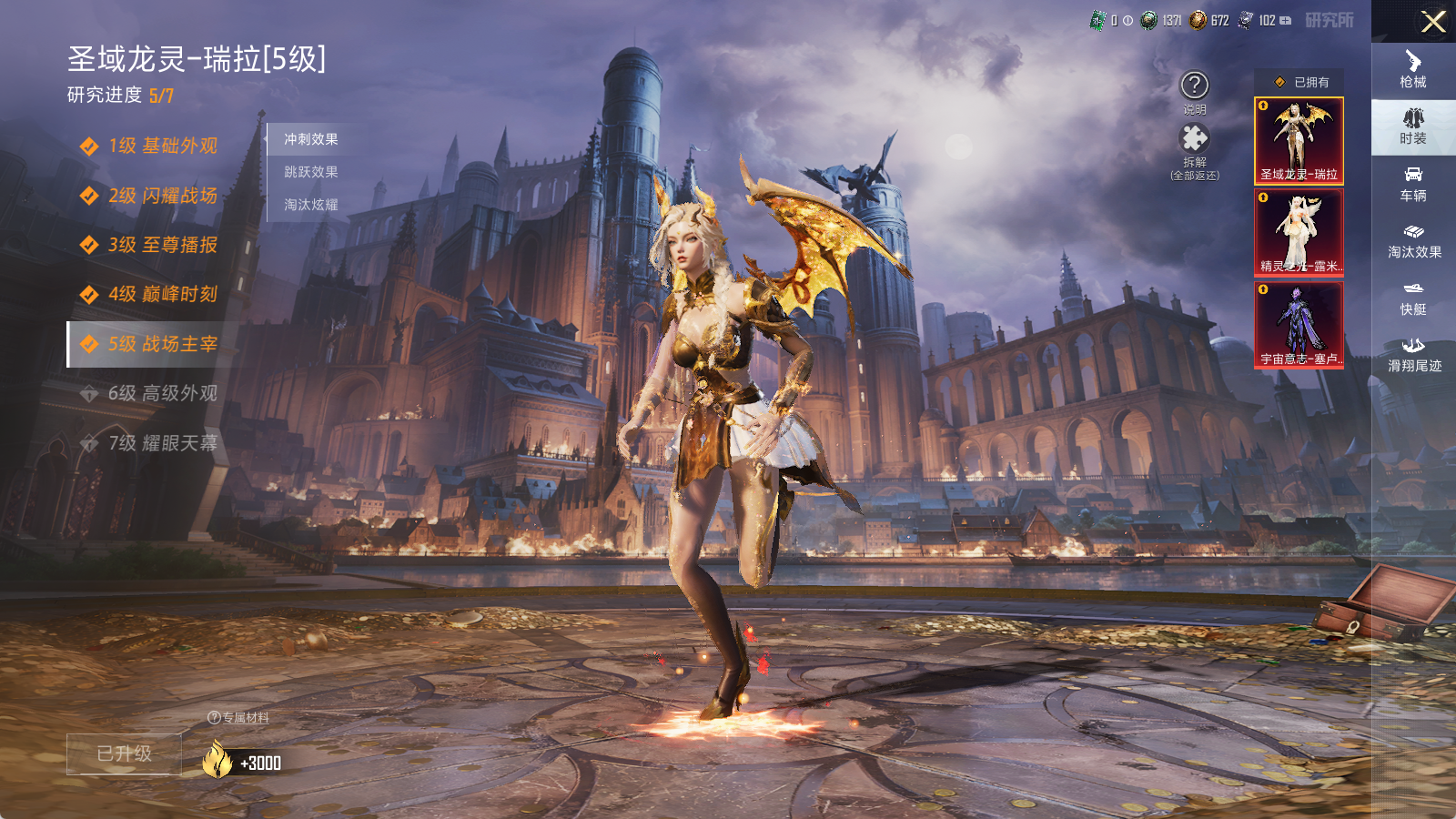The image size is (1456, 819).
Task: Choose the 快艇 category tab
Action: (1413, 298)
